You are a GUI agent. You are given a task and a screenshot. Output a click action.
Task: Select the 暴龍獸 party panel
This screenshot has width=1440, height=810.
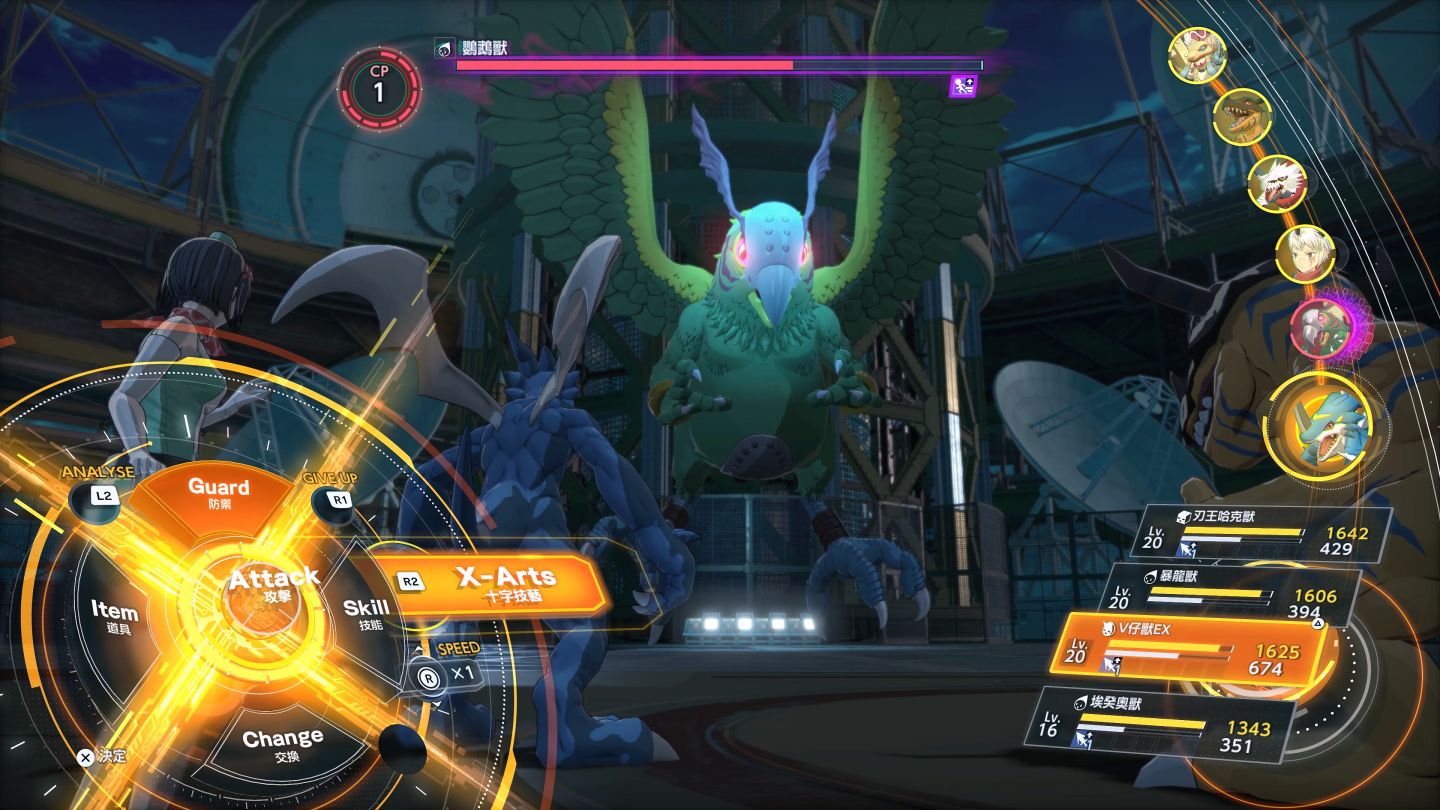point(1238,590)
